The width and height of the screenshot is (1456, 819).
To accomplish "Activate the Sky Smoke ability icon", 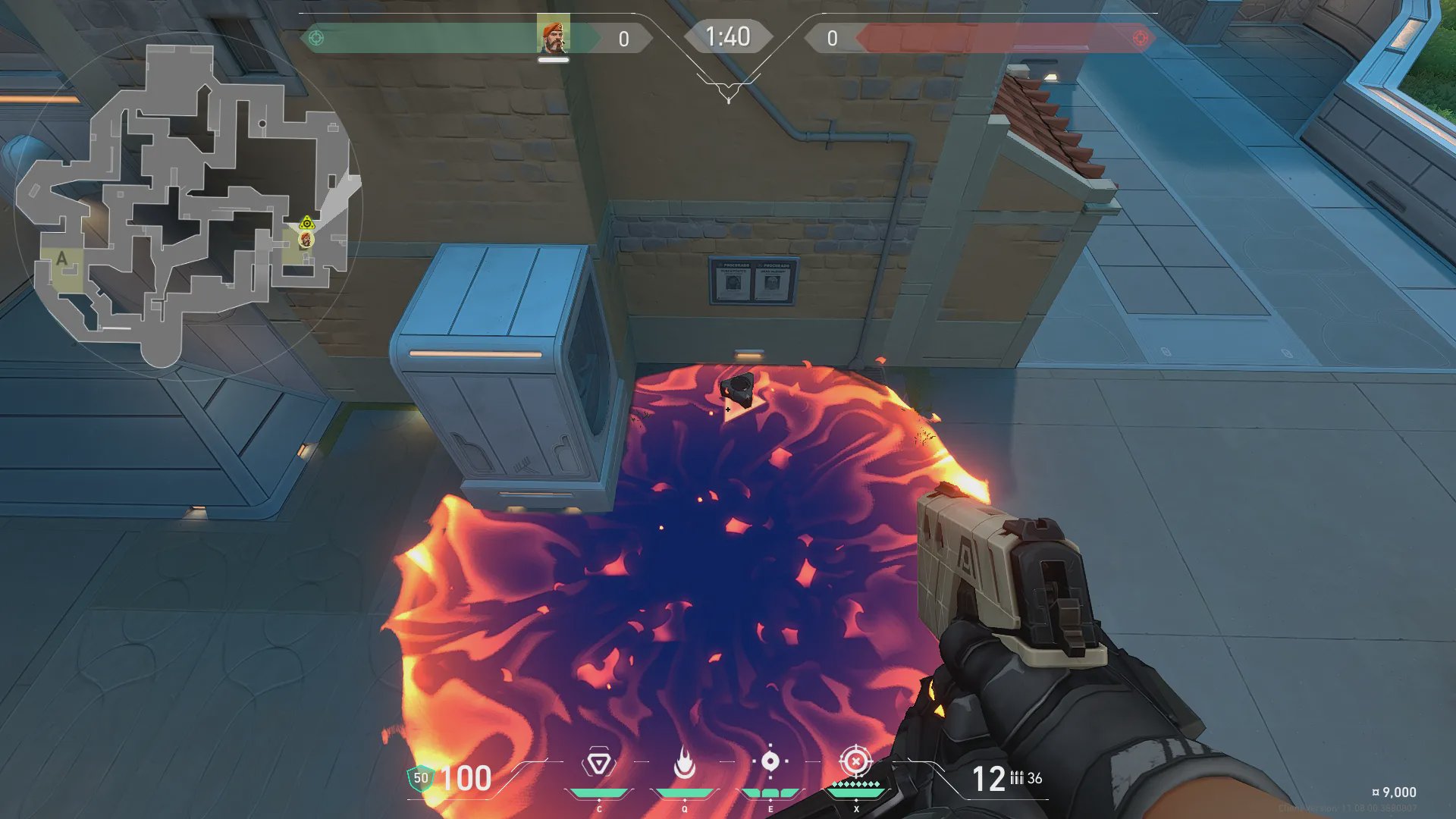I will [770, 761].
